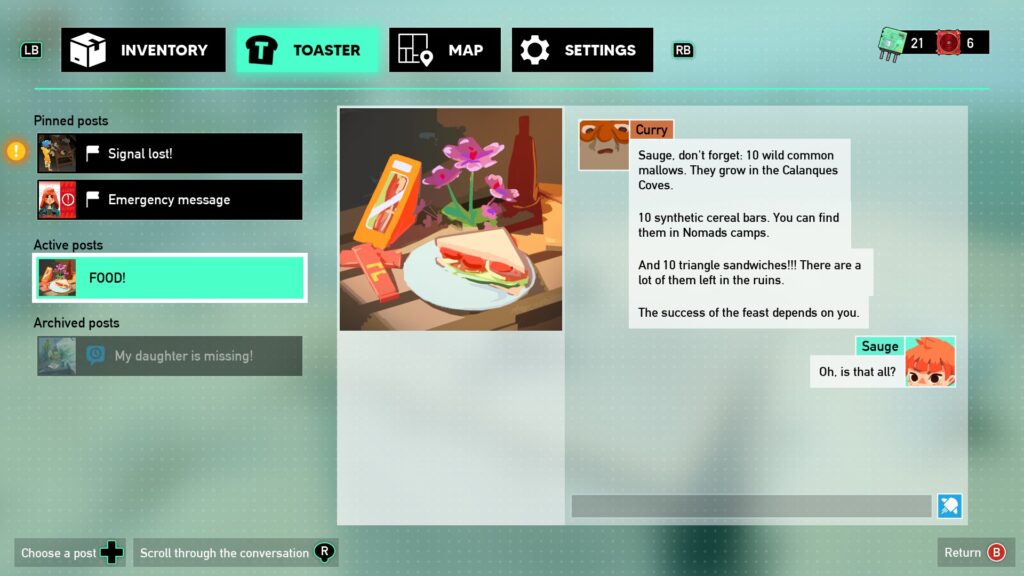Open the Emergency message pinned post
Image resolution: width=1024 pixels, height=576 pixels.
(169, 200)
